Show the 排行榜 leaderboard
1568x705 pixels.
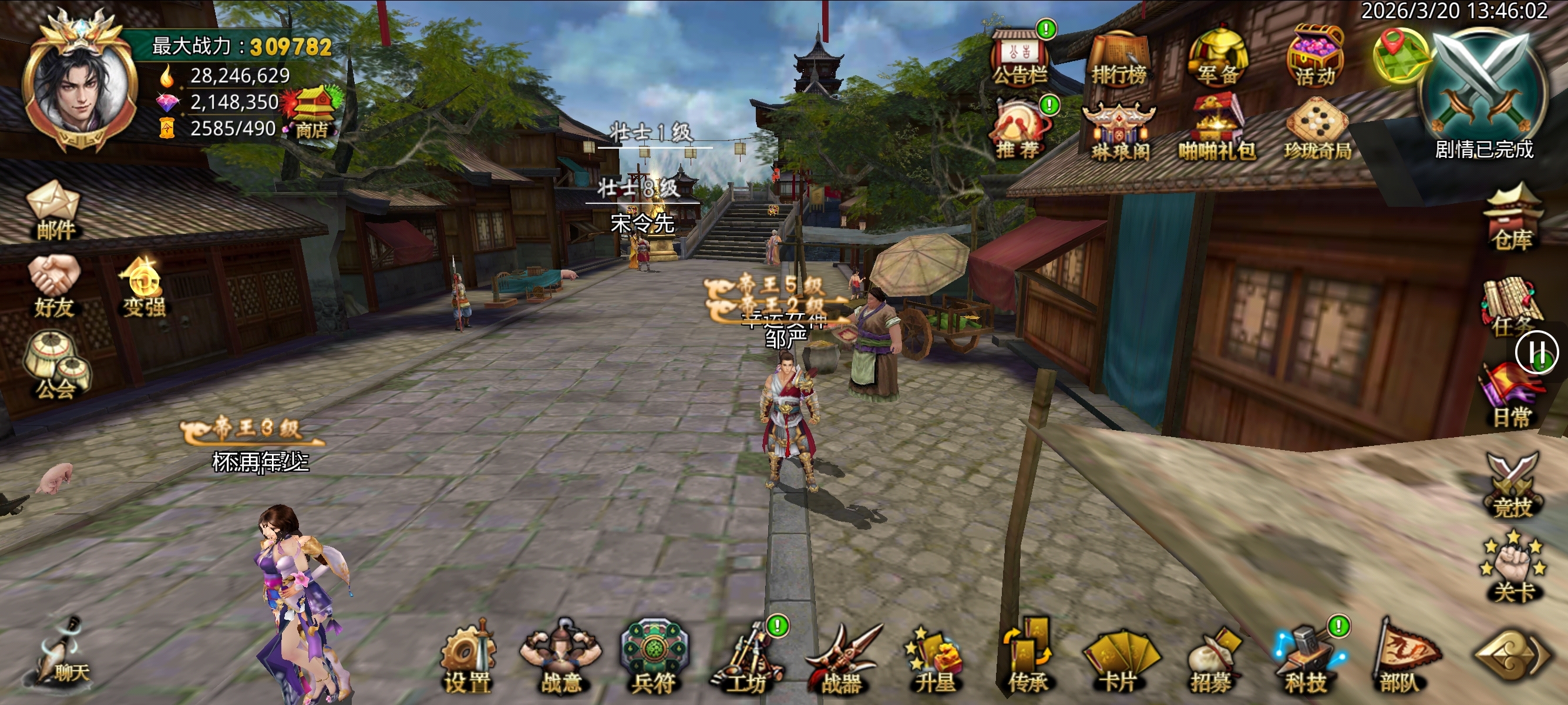click(x=1118, y=58)
